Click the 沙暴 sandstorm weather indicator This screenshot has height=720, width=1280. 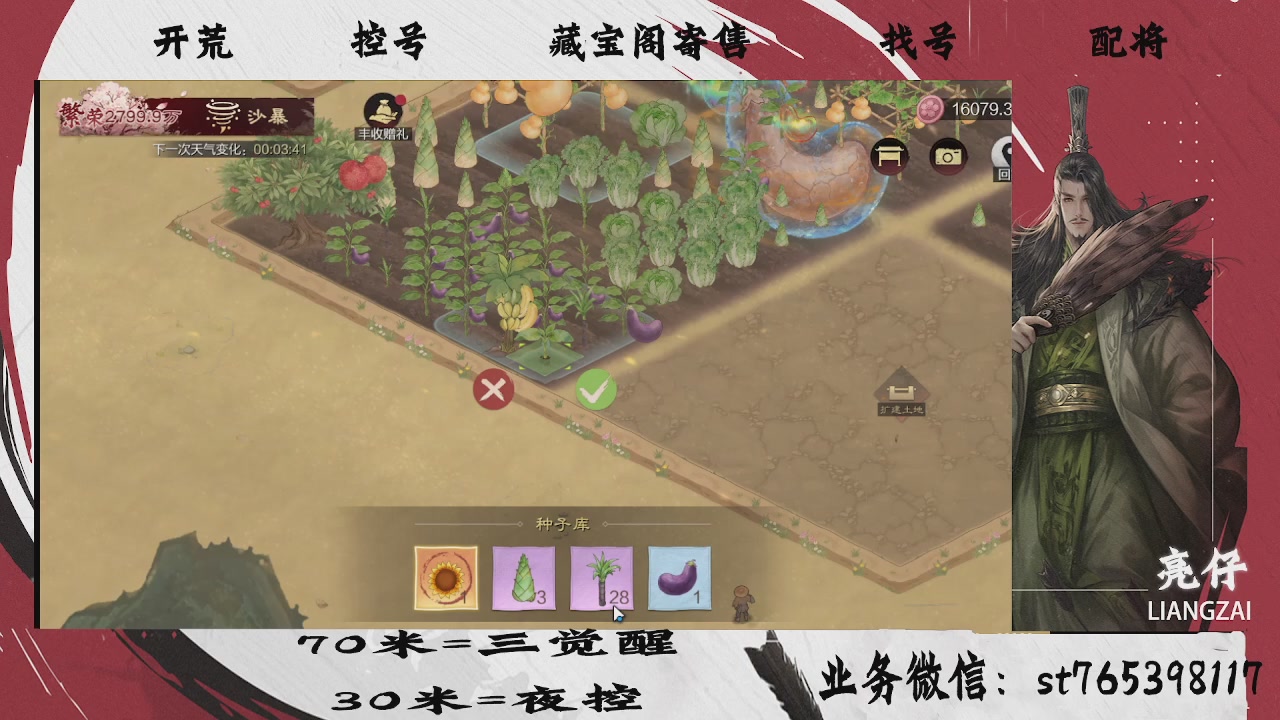pyautogui.click(x=245, y=117)
